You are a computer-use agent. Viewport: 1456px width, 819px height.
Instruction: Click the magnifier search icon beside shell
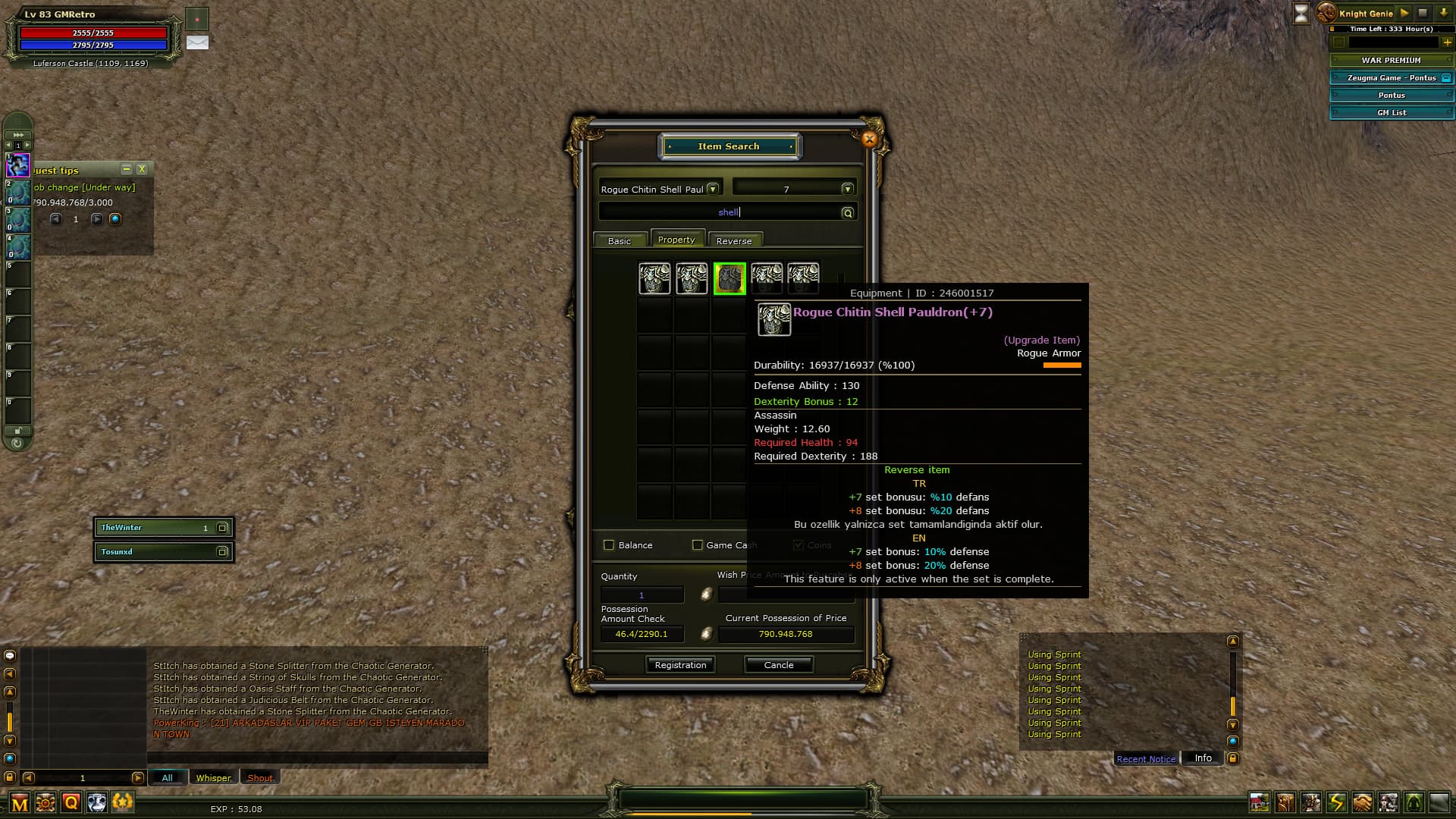tap(847, 212)
